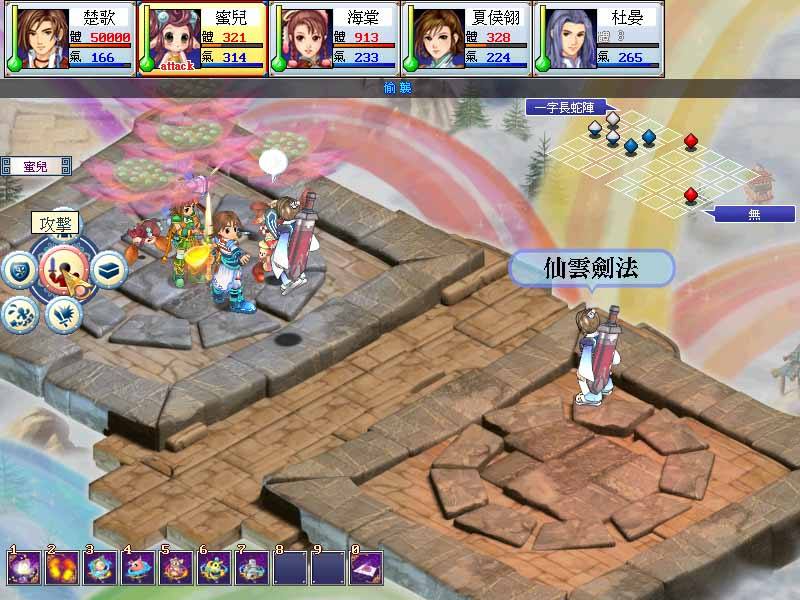
Task: Select 杜晏's character portrait panel
Action: 599,38
